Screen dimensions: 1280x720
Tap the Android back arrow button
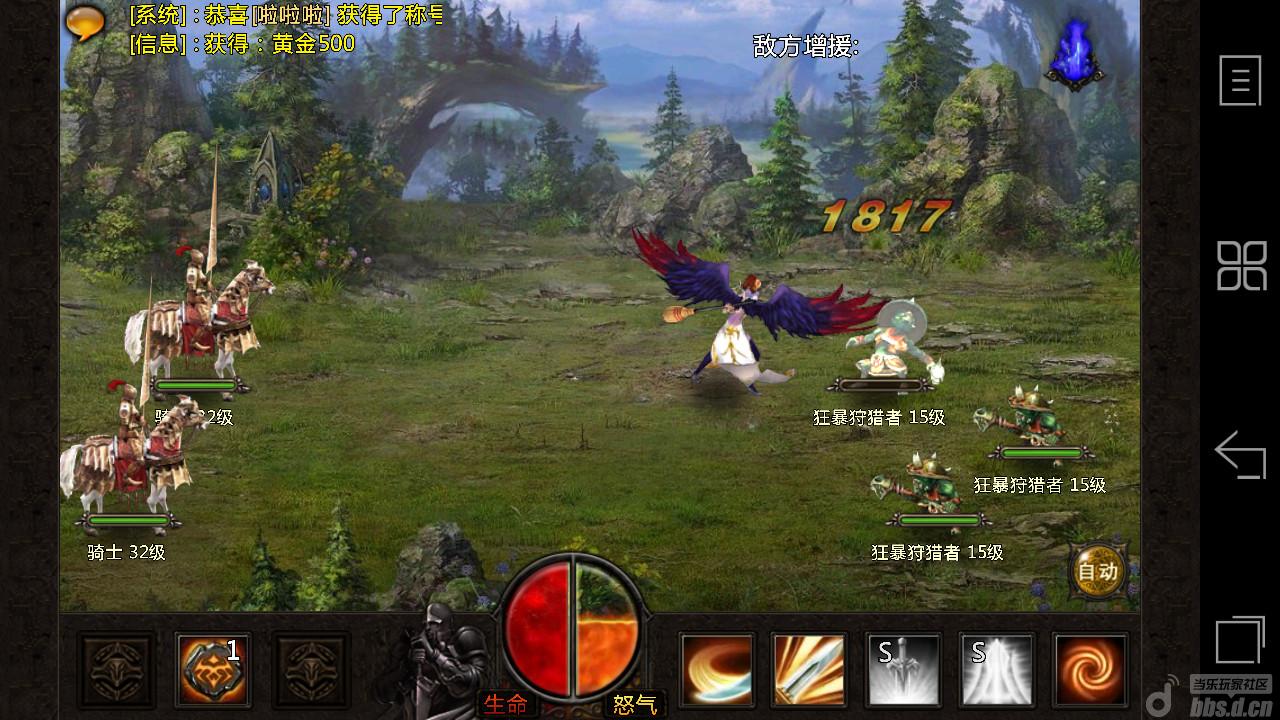1240,455
